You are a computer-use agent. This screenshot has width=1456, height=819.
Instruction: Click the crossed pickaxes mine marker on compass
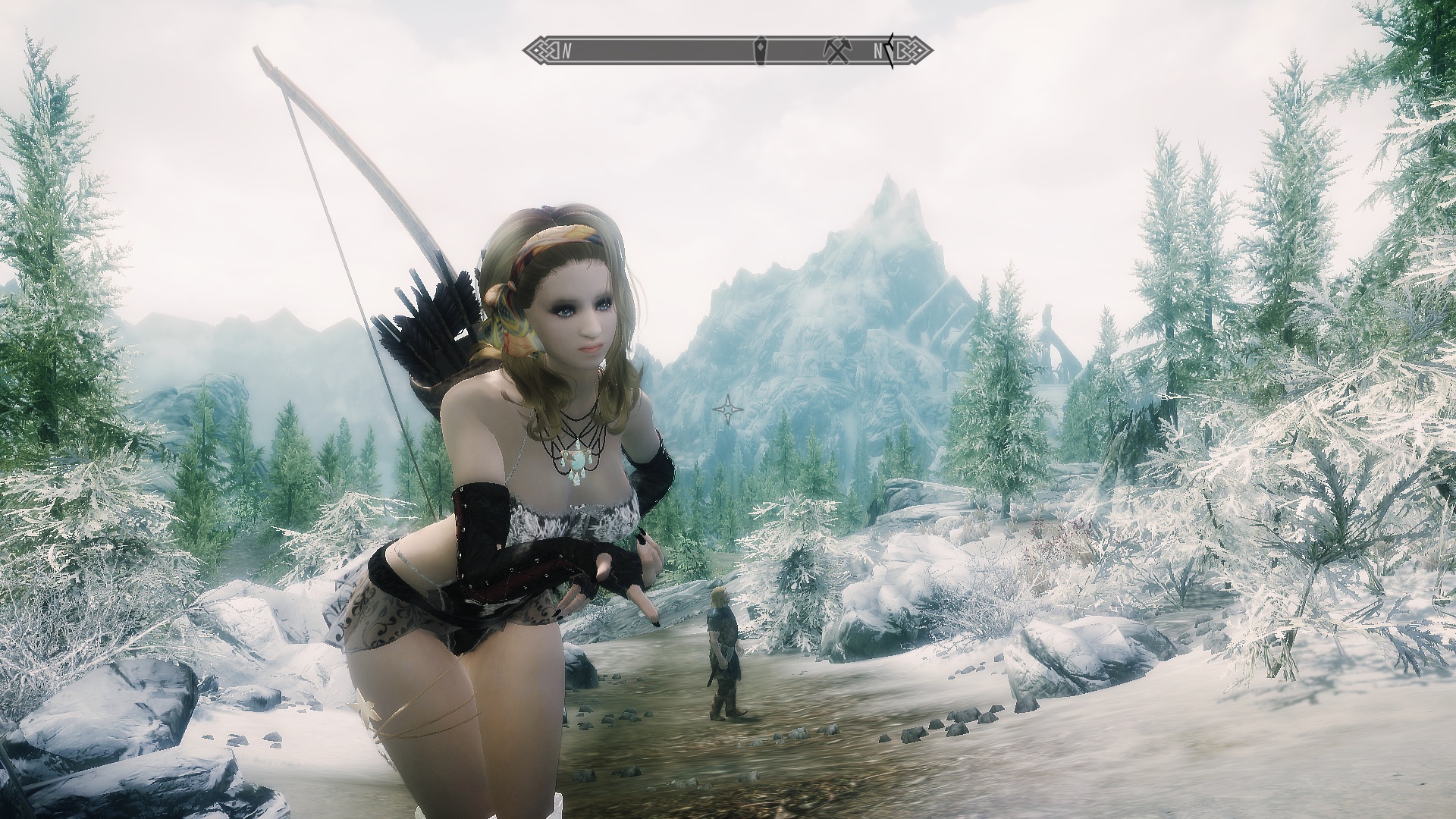pyautogui.click(x=836, y=50)
